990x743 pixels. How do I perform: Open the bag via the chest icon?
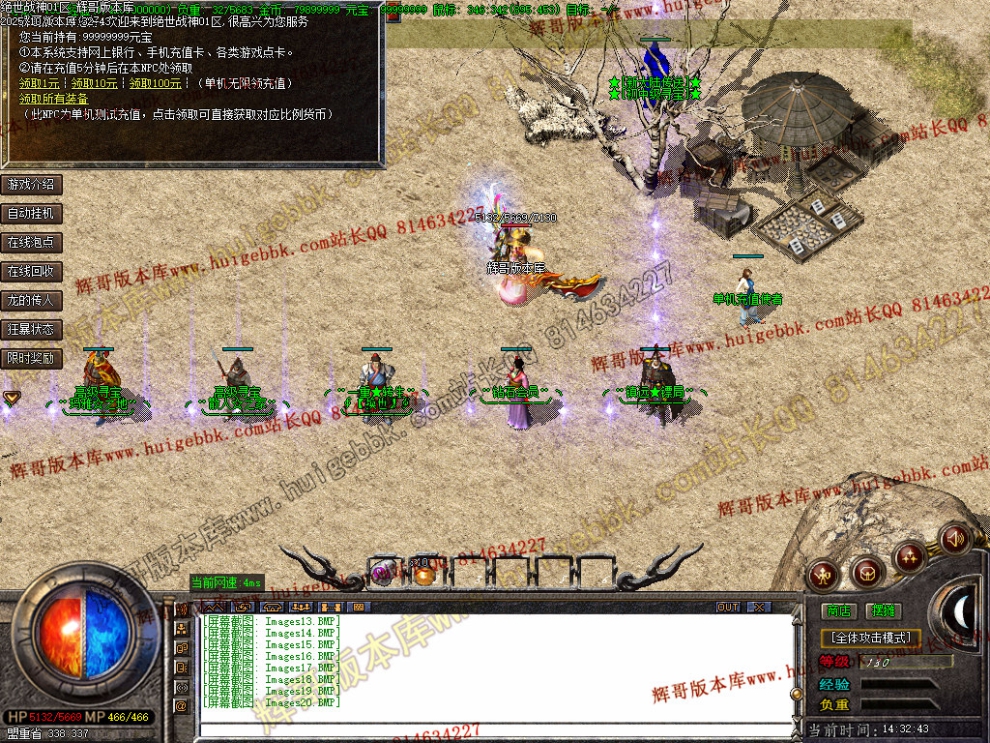[867, 571]
